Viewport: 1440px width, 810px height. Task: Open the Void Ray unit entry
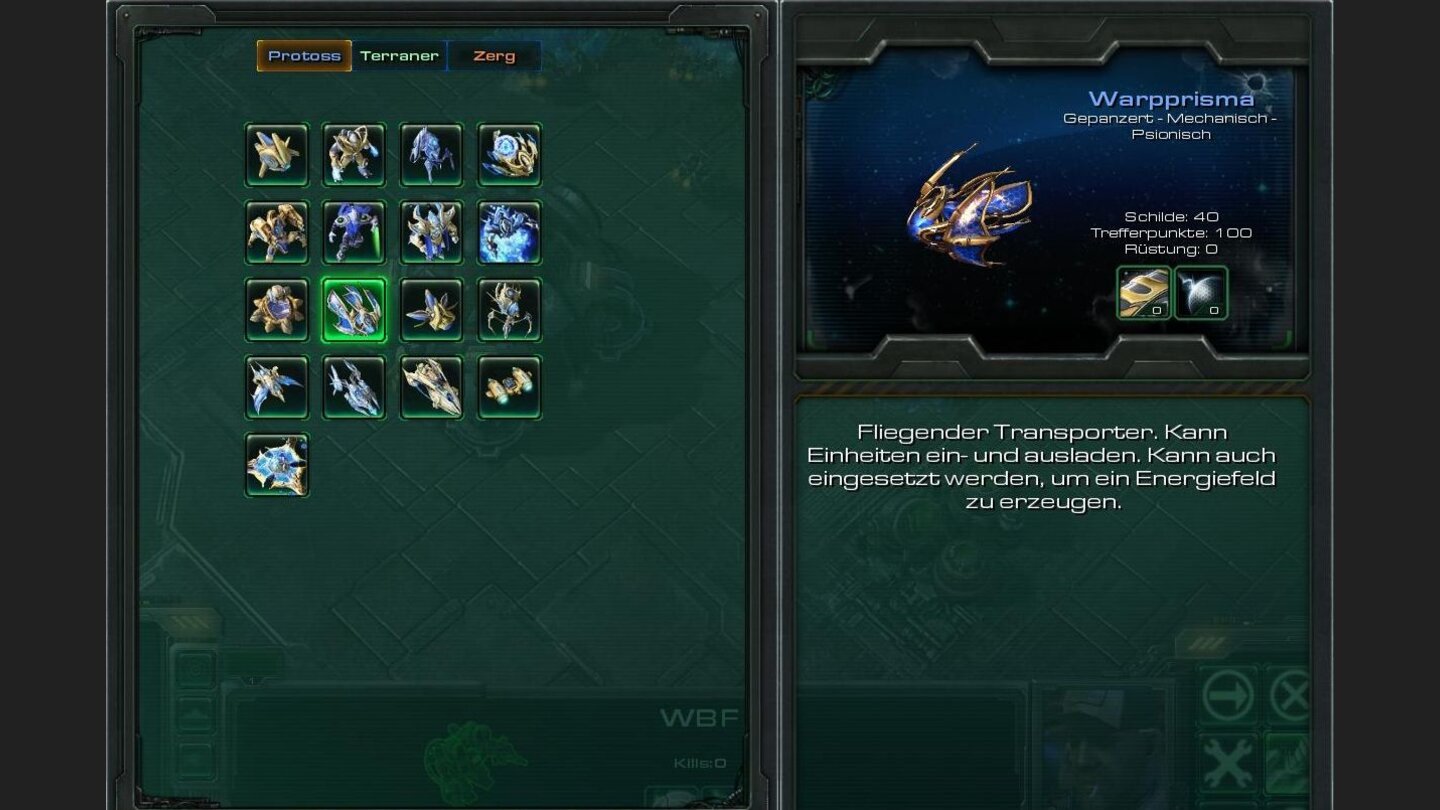tap(354, 388)
